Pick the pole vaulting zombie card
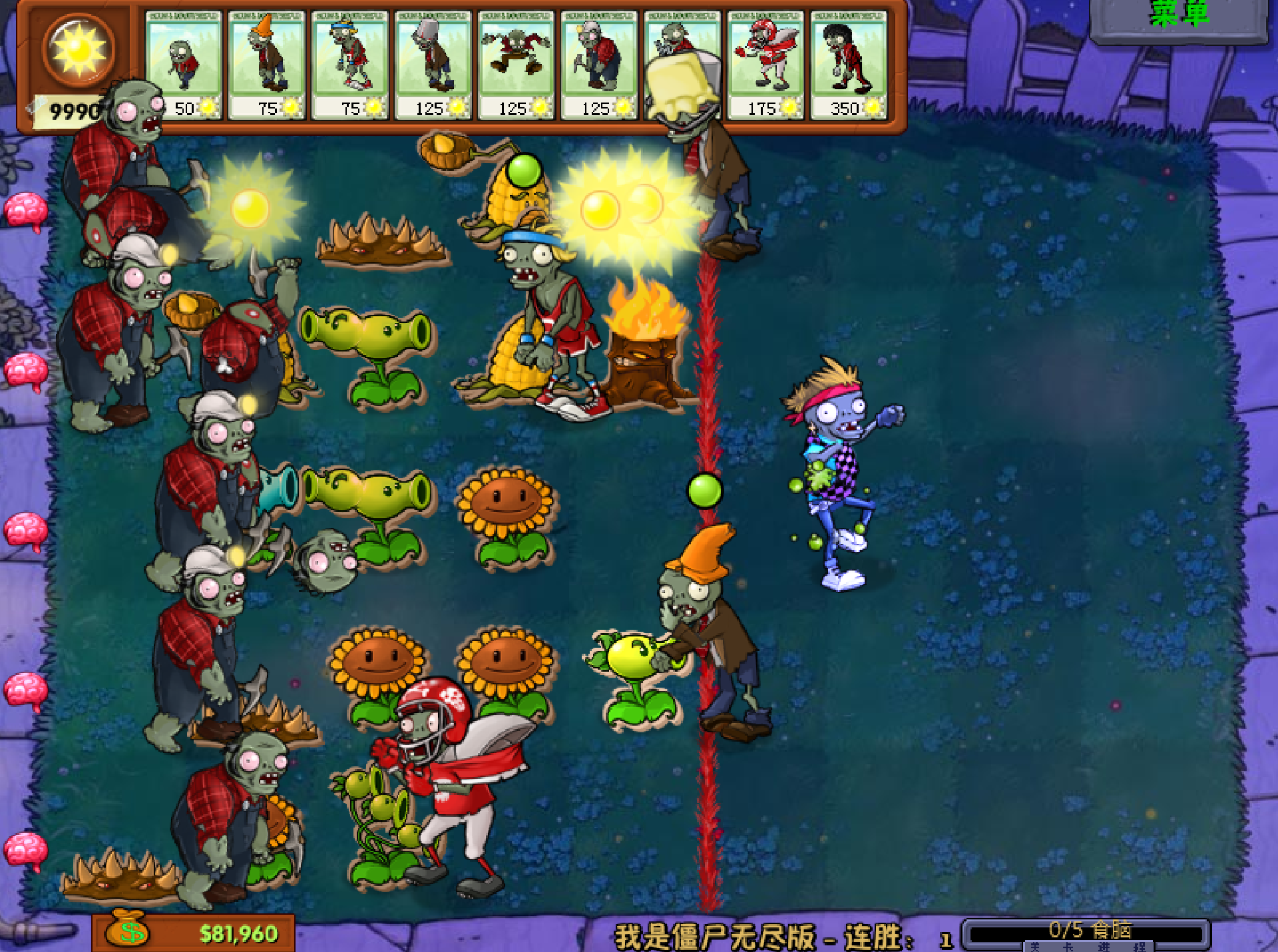The width and height of the screenshot is (1278, 952). [349, 65]
